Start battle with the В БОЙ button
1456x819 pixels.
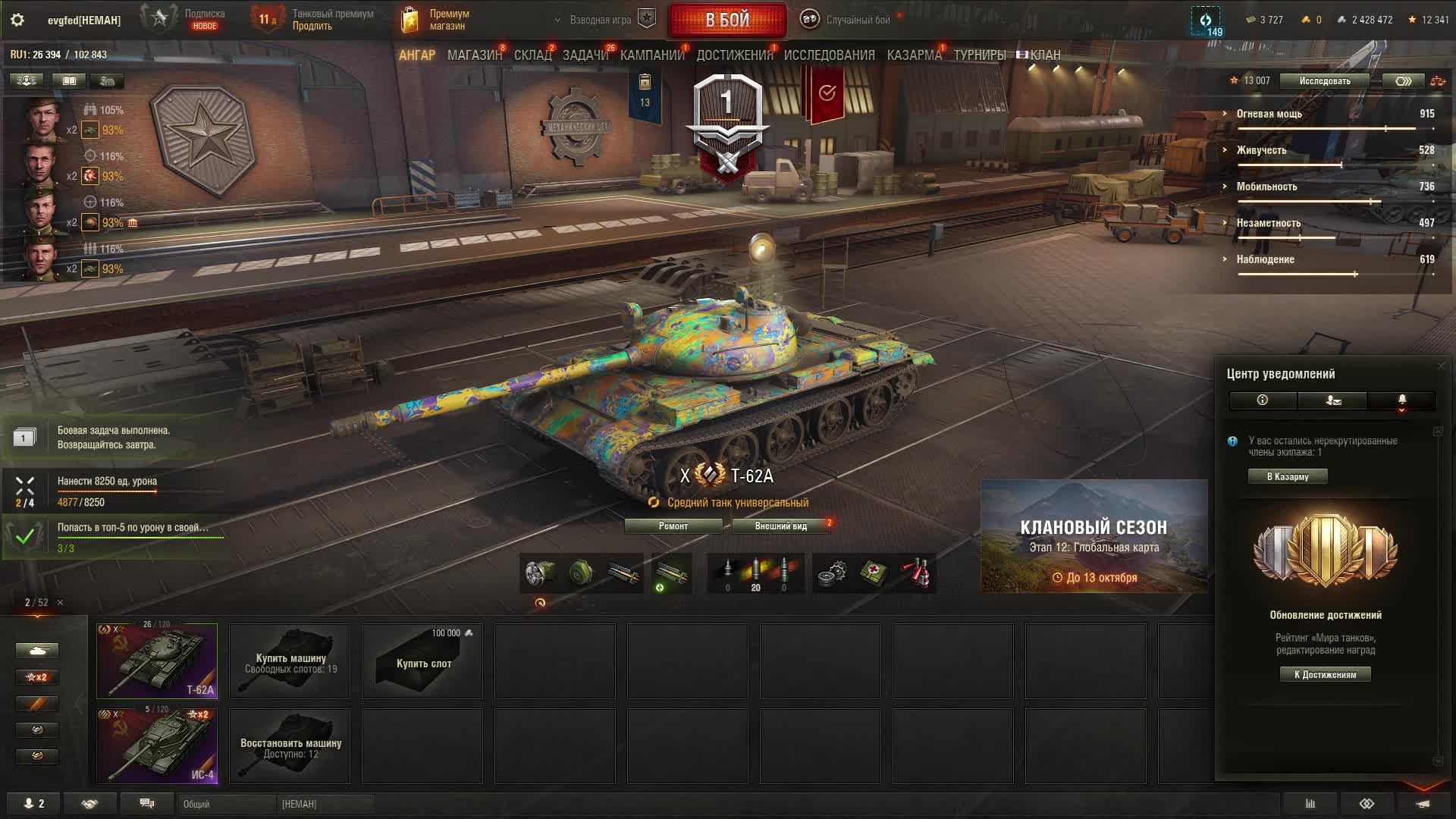pyautogui.click(x=727, y=20)
